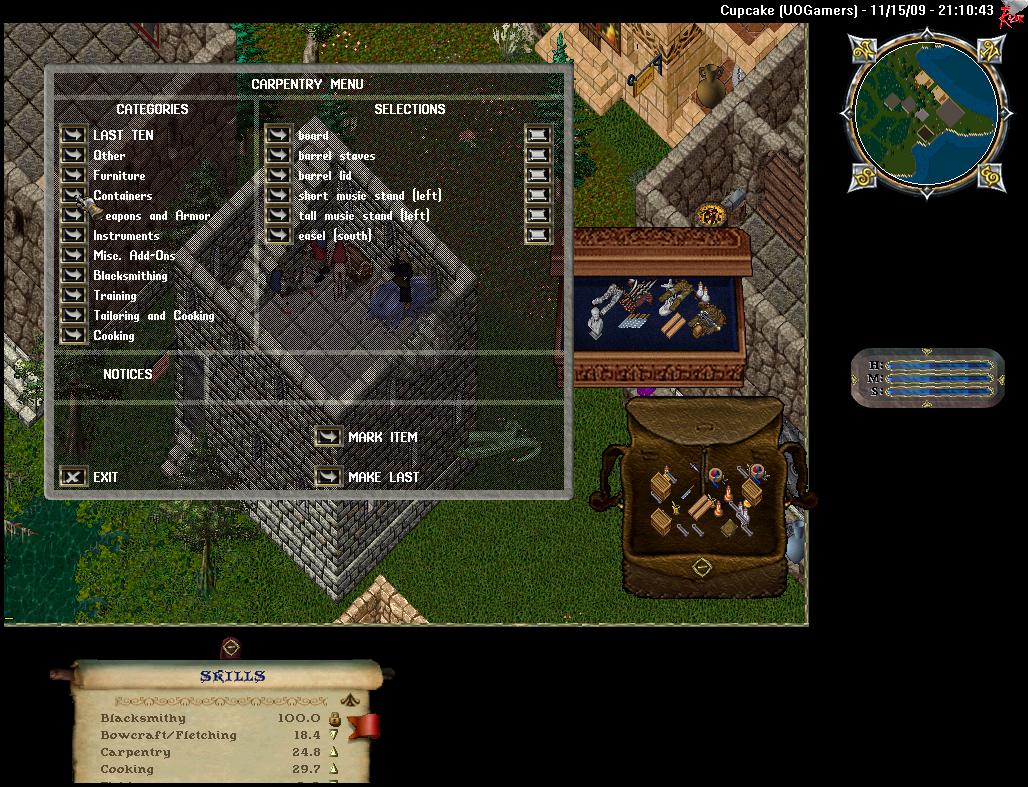The image size is (1028, 787).
Task: Make a short music stand (left)
Action: 278,195
